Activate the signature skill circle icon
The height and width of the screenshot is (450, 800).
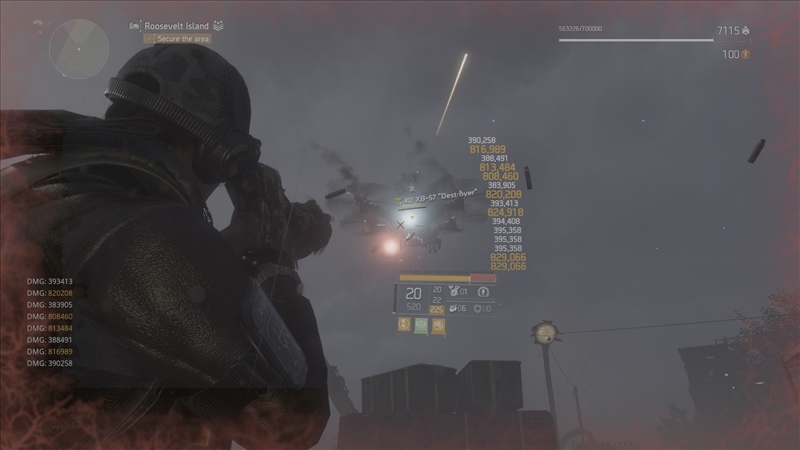click(x=484, y=293)
